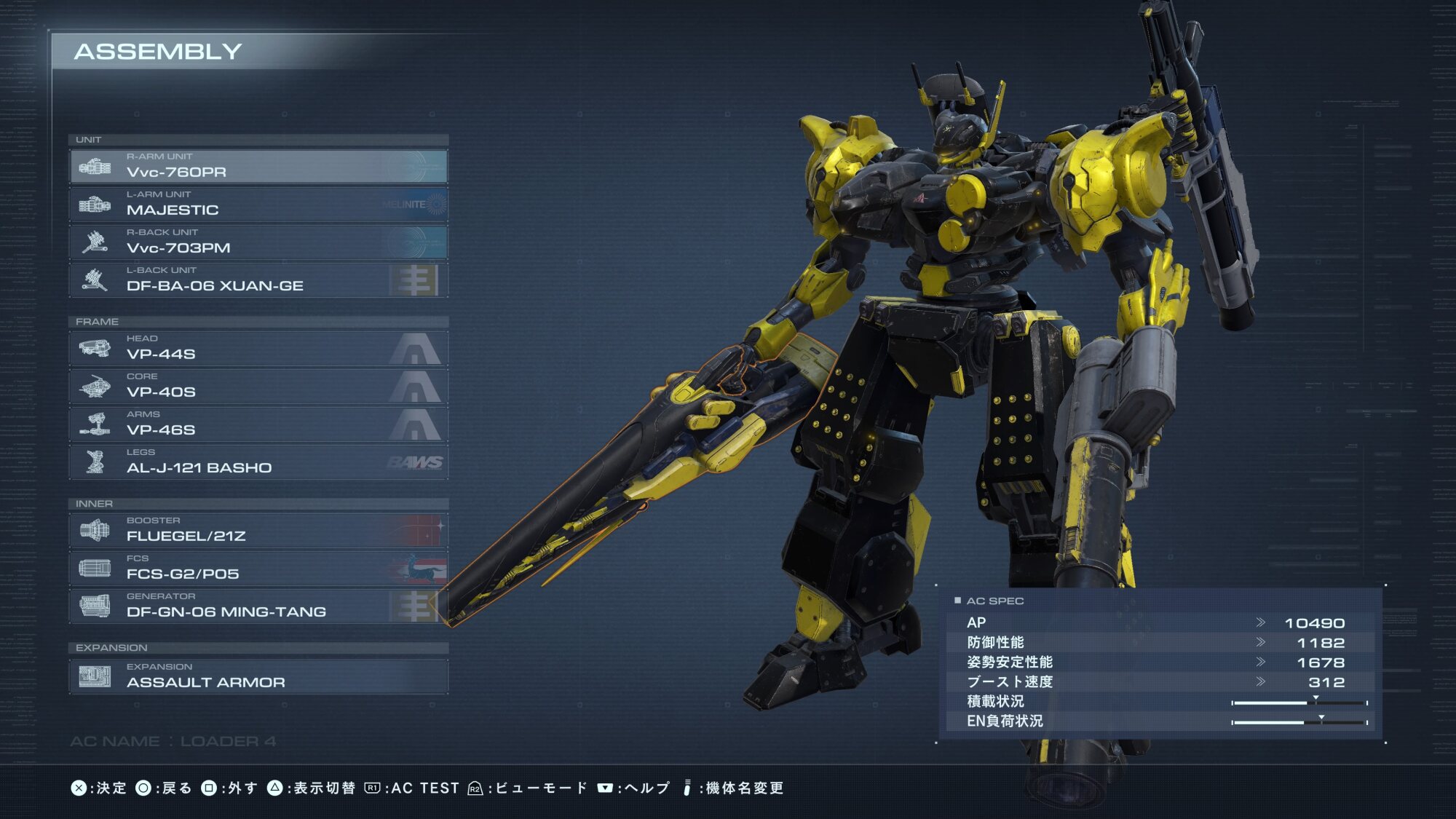Open the BOOSTER FLUEGEL/21Z slot
1456x819 pixels.
pos(258,530)
